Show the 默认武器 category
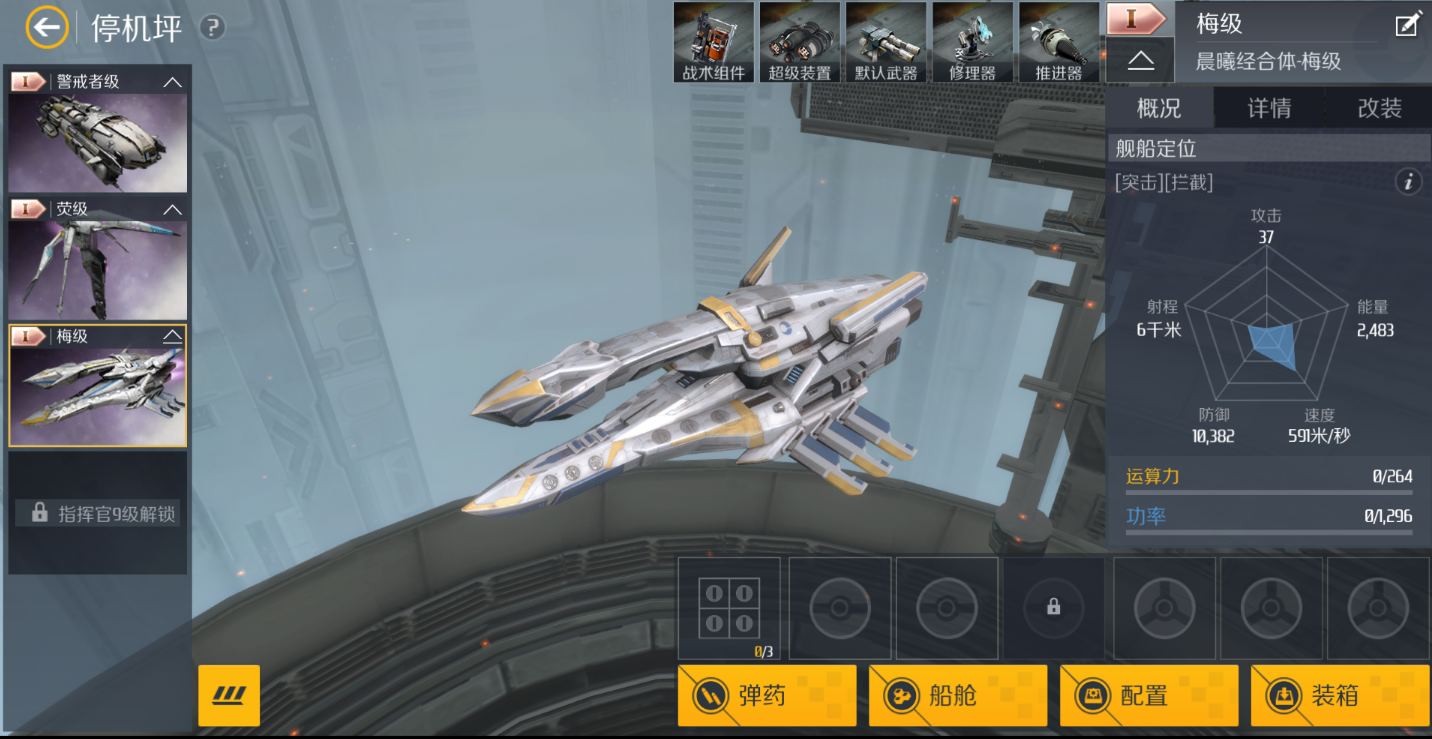 tap(886, 42)
